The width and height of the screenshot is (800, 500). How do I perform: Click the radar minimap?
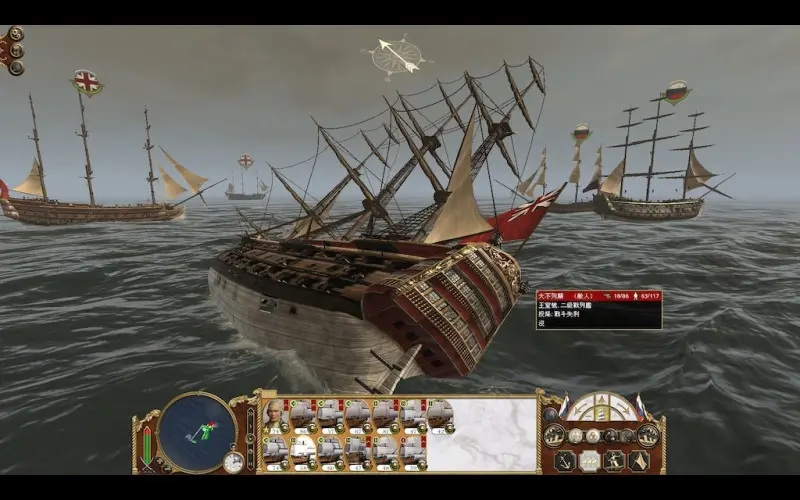click(x=197, y=432)
